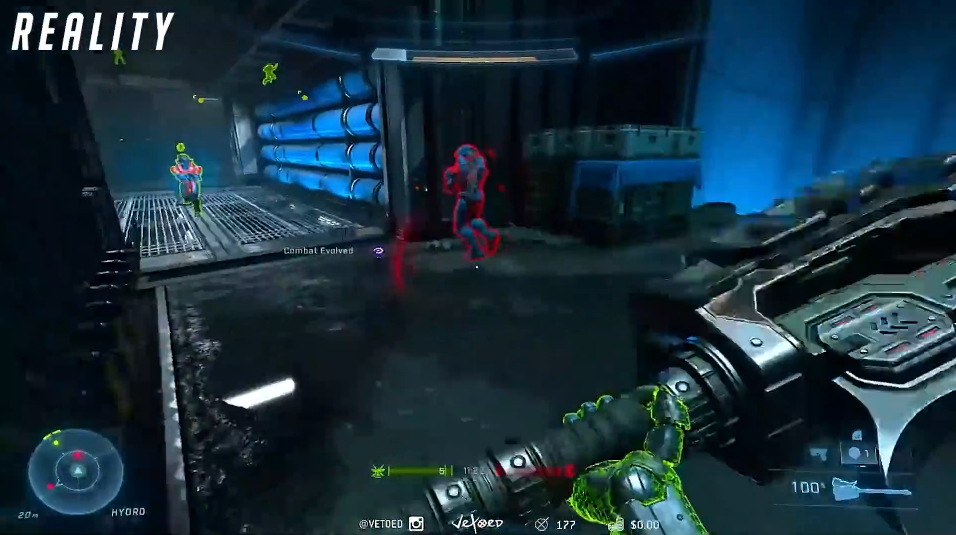Image resolution: width=956 pixels, height=535 pixels.
Task: Click the green team emblem icon
Action: click(379, 470)
